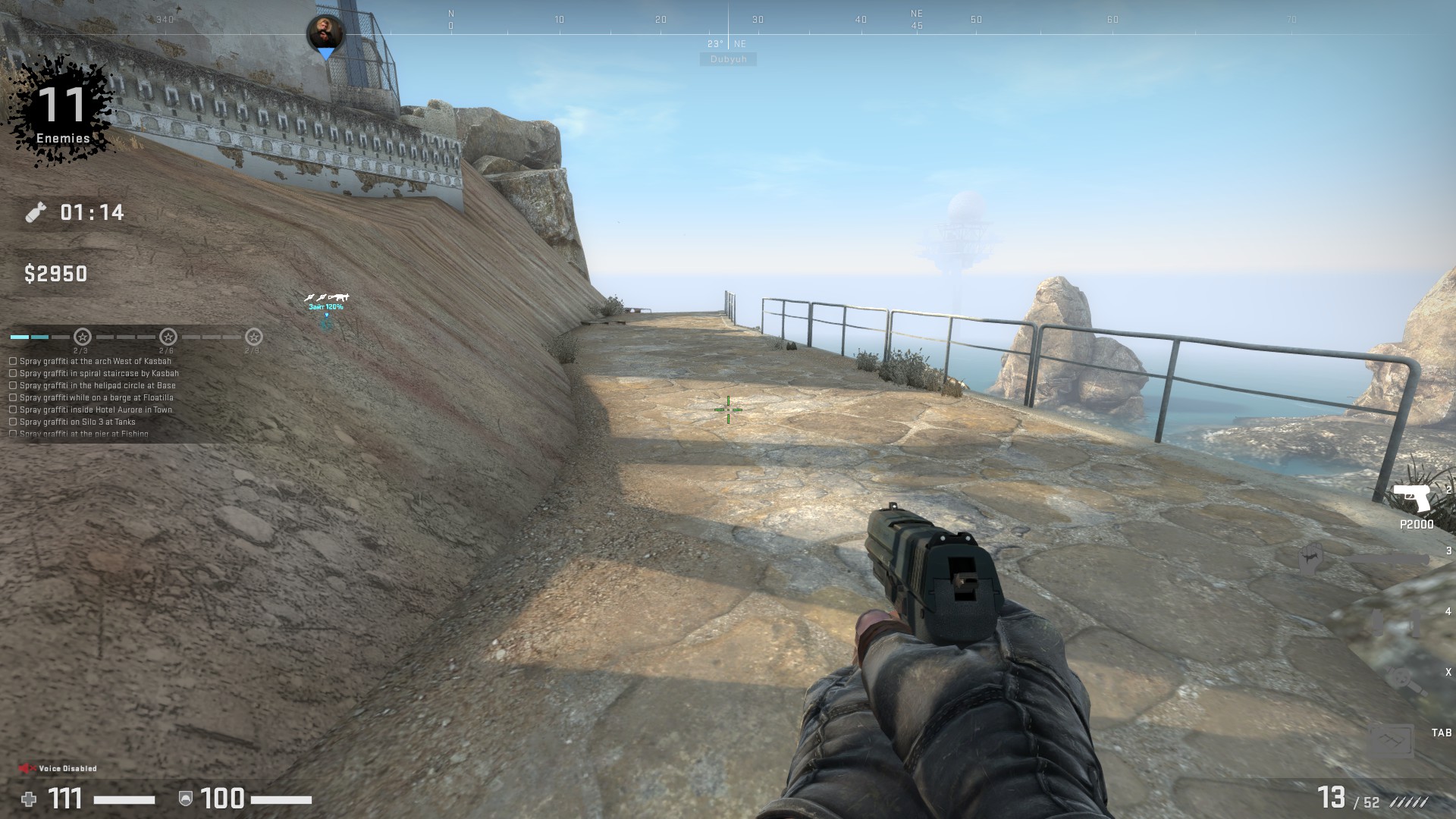Check the 'Spray graffiti on Silo 3 at Tanks' box
The image size is (1456, 819).
pyautogui.click(x=12, y=422)
